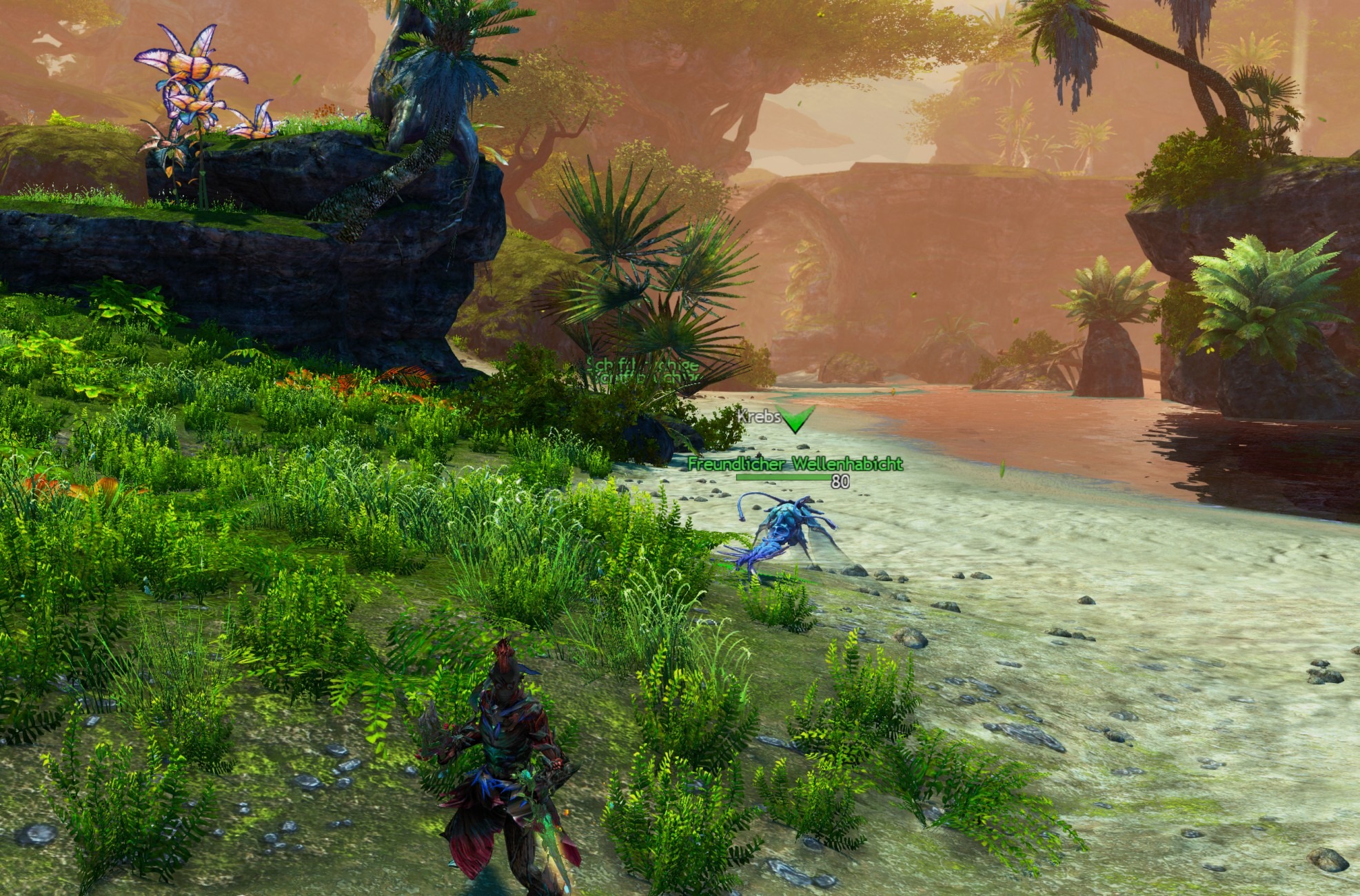Target the Krebs nameplate

(759, 416)
